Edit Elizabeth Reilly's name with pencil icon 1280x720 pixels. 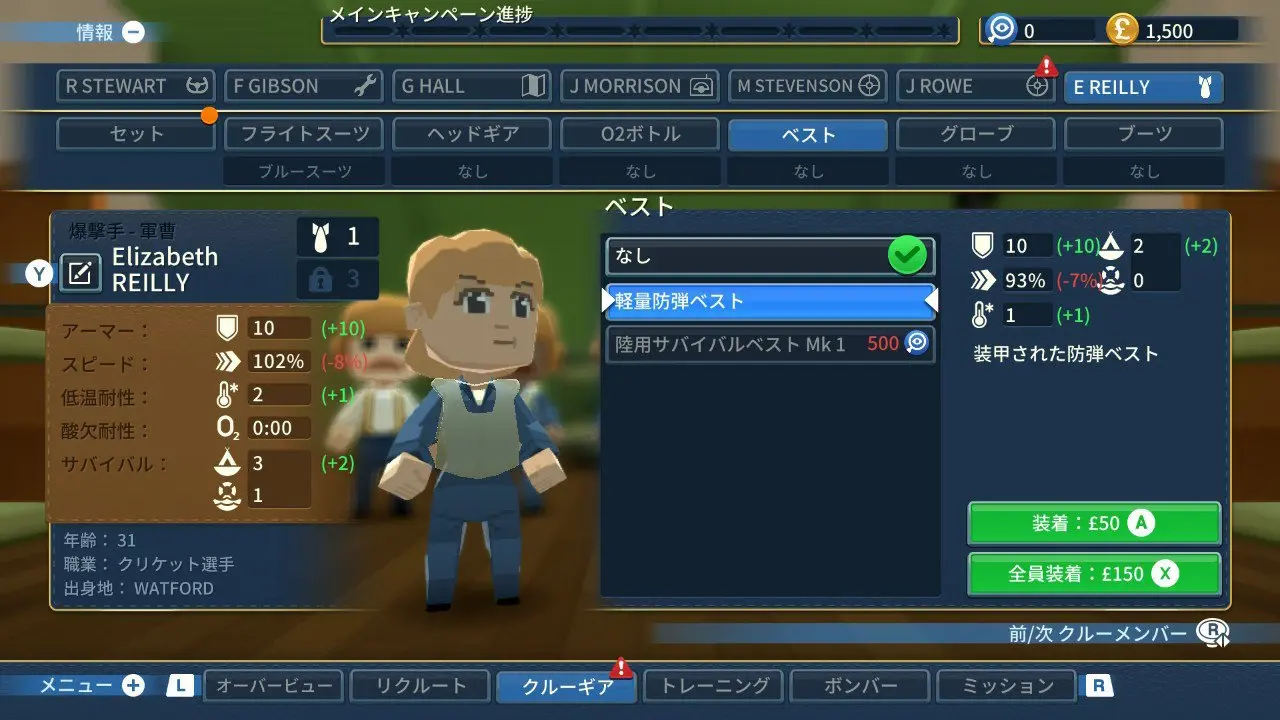(81, 272)
